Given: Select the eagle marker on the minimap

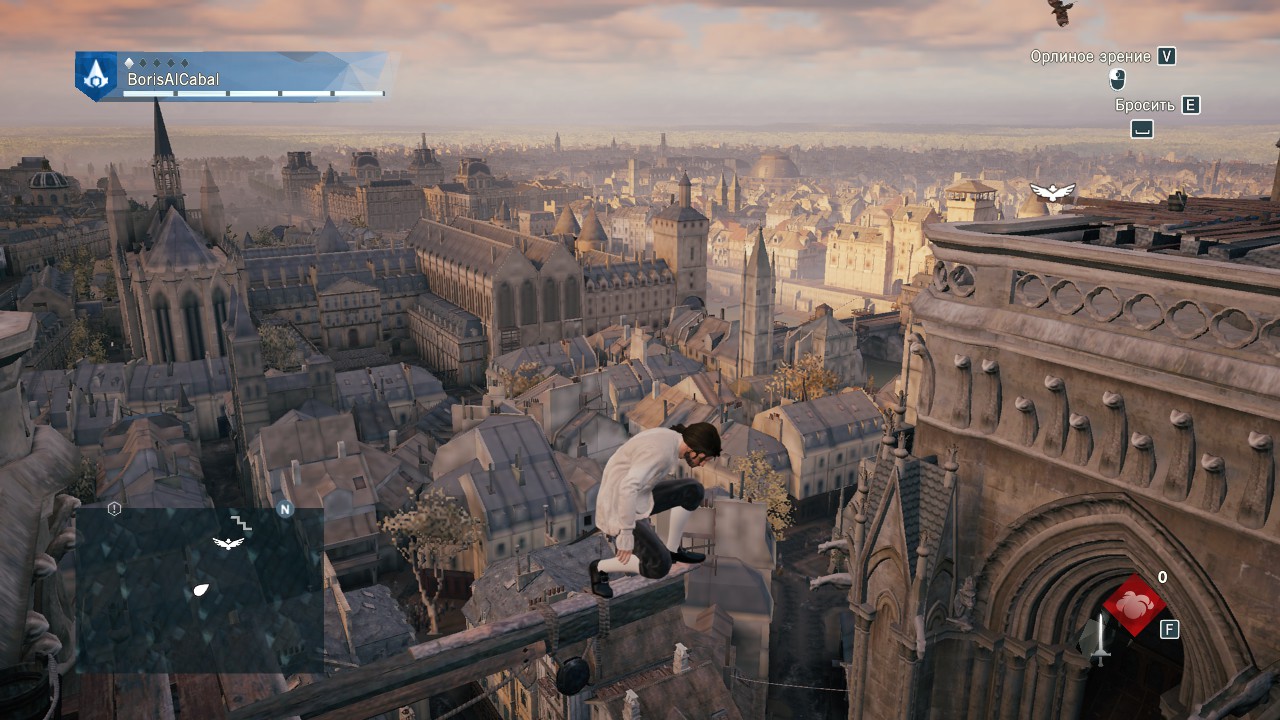Looking at the screenshot, I should (228, 543).
